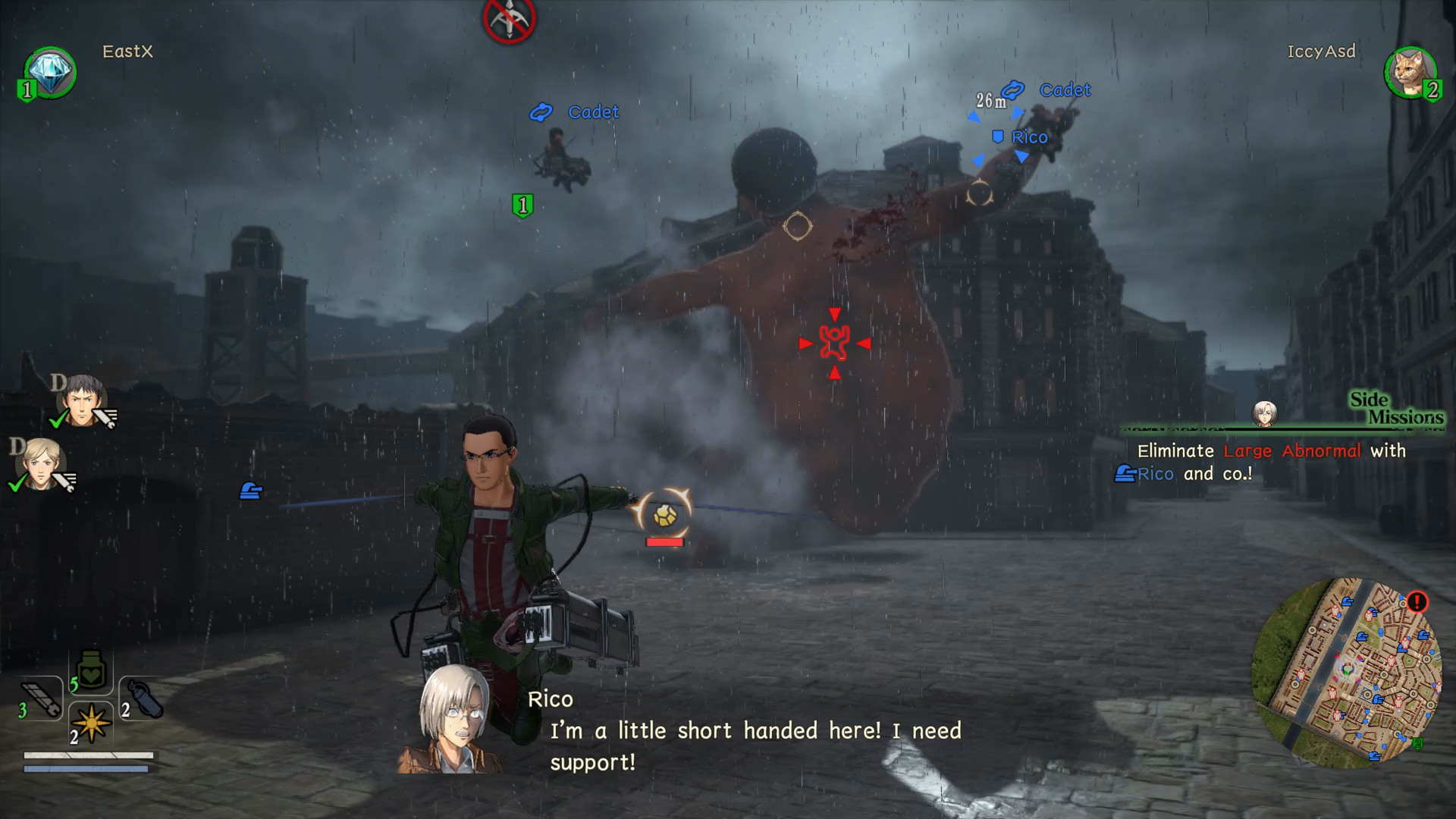The width and height of the screenshot is (1456, 819).
Task: Click the red exclamation alert on minimap
Action: tap(1417, 602)
